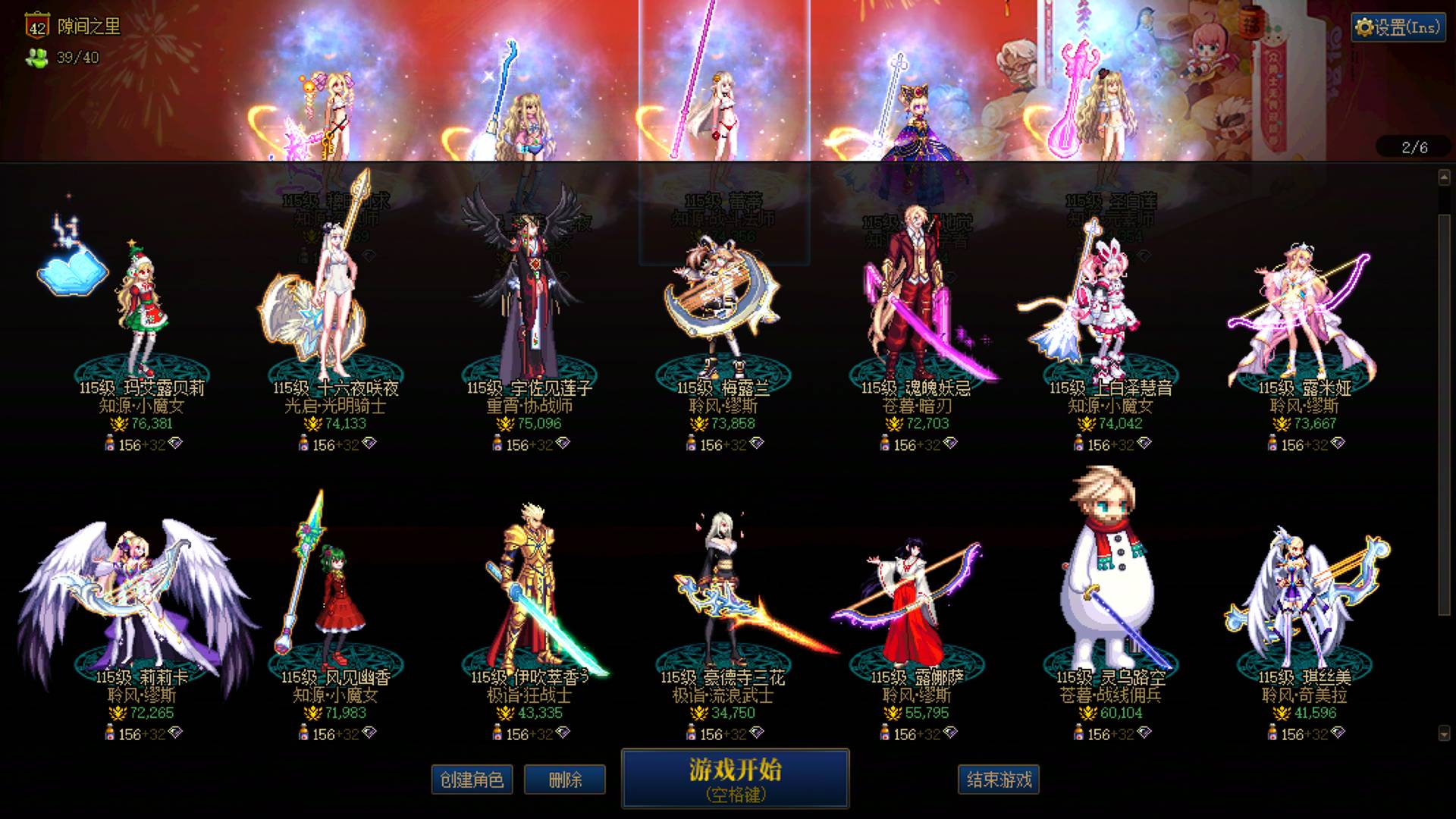Click the 删除 delete button
This screenshot has height=819, width=1456.
pyautogui.click(x=565, y=779)
